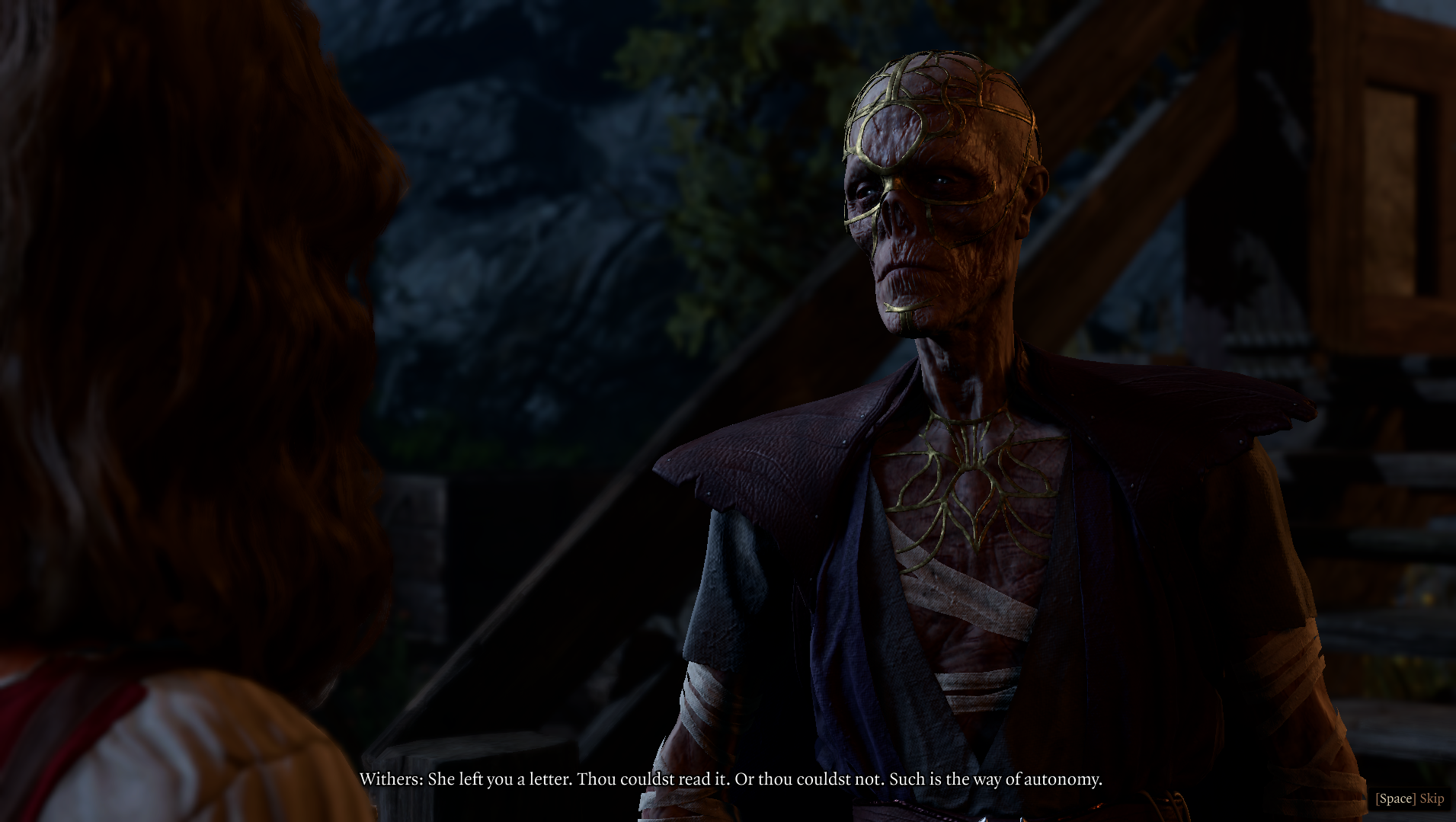Skip the current Withers dialogue line
Viewport: 1456px width, 822px height.
(1410, 798)
